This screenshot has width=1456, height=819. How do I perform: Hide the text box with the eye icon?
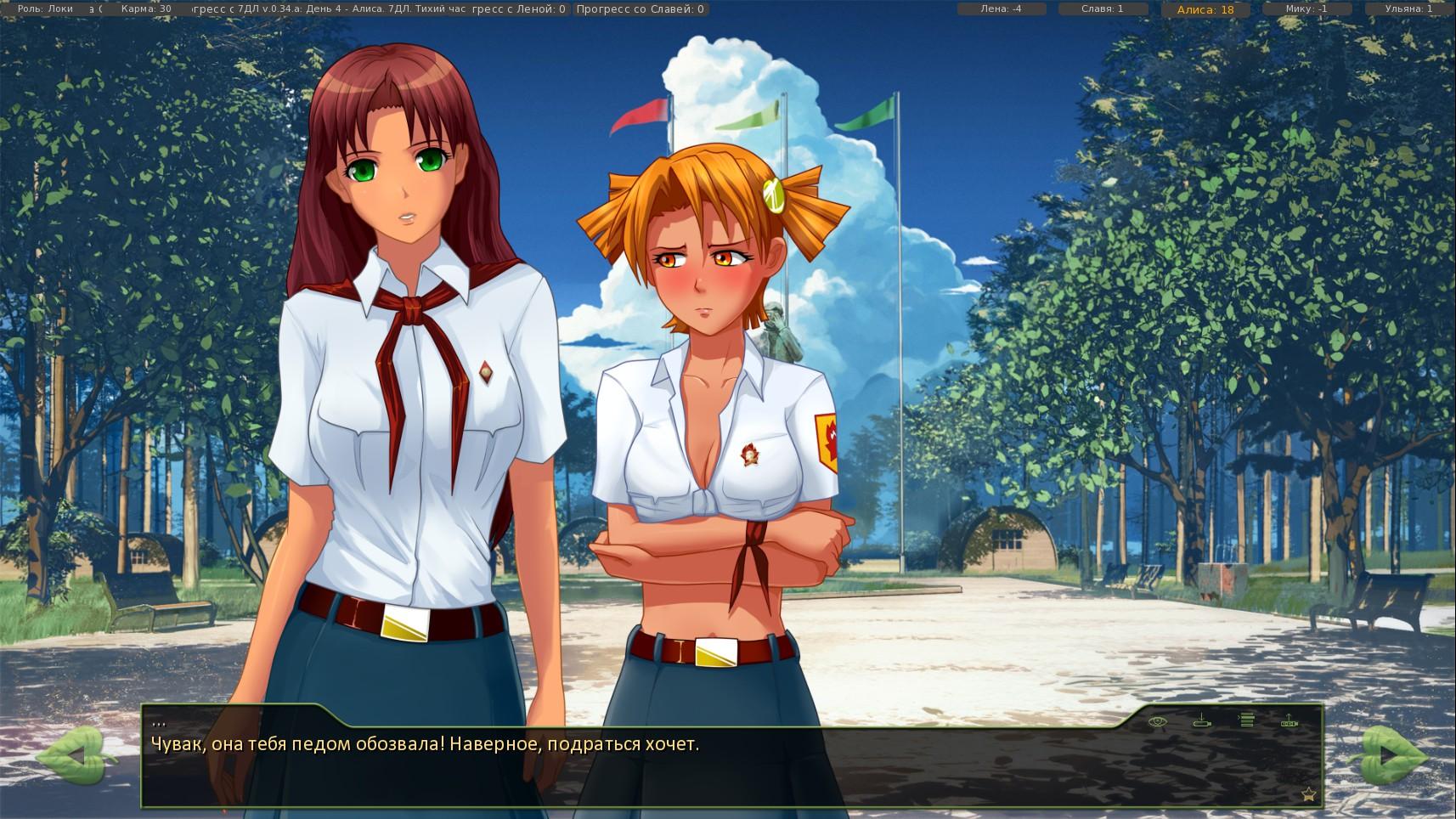[x=1157, y=721]
